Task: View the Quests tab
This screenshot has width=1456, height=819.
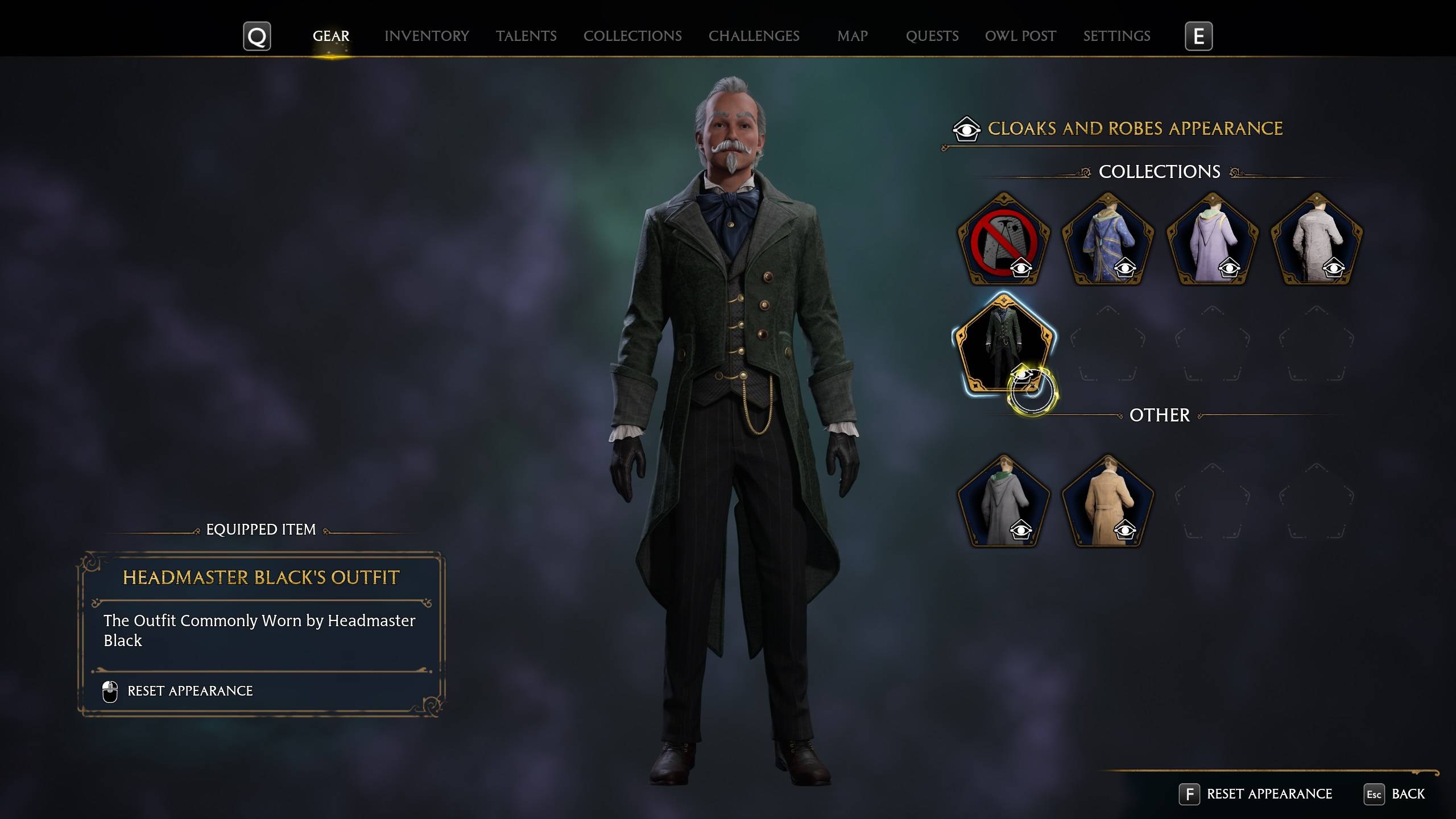Action: click(x=932, y=36)
